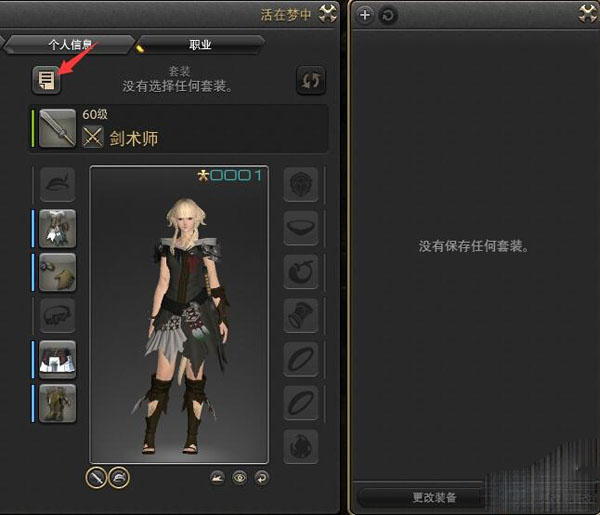600x515 pixels.
Task: Select the empty head equipment slot
Action: pyautogui.click(x=58, y=185)
